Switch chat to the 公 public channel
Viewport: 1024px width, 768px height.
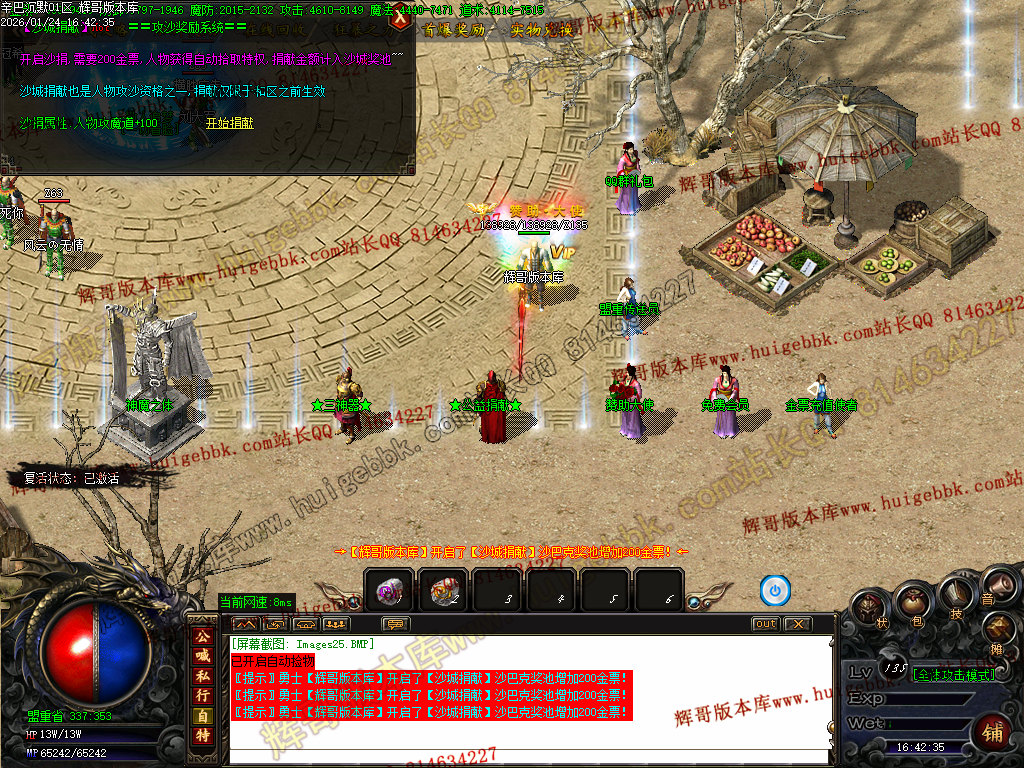(202, 636)
